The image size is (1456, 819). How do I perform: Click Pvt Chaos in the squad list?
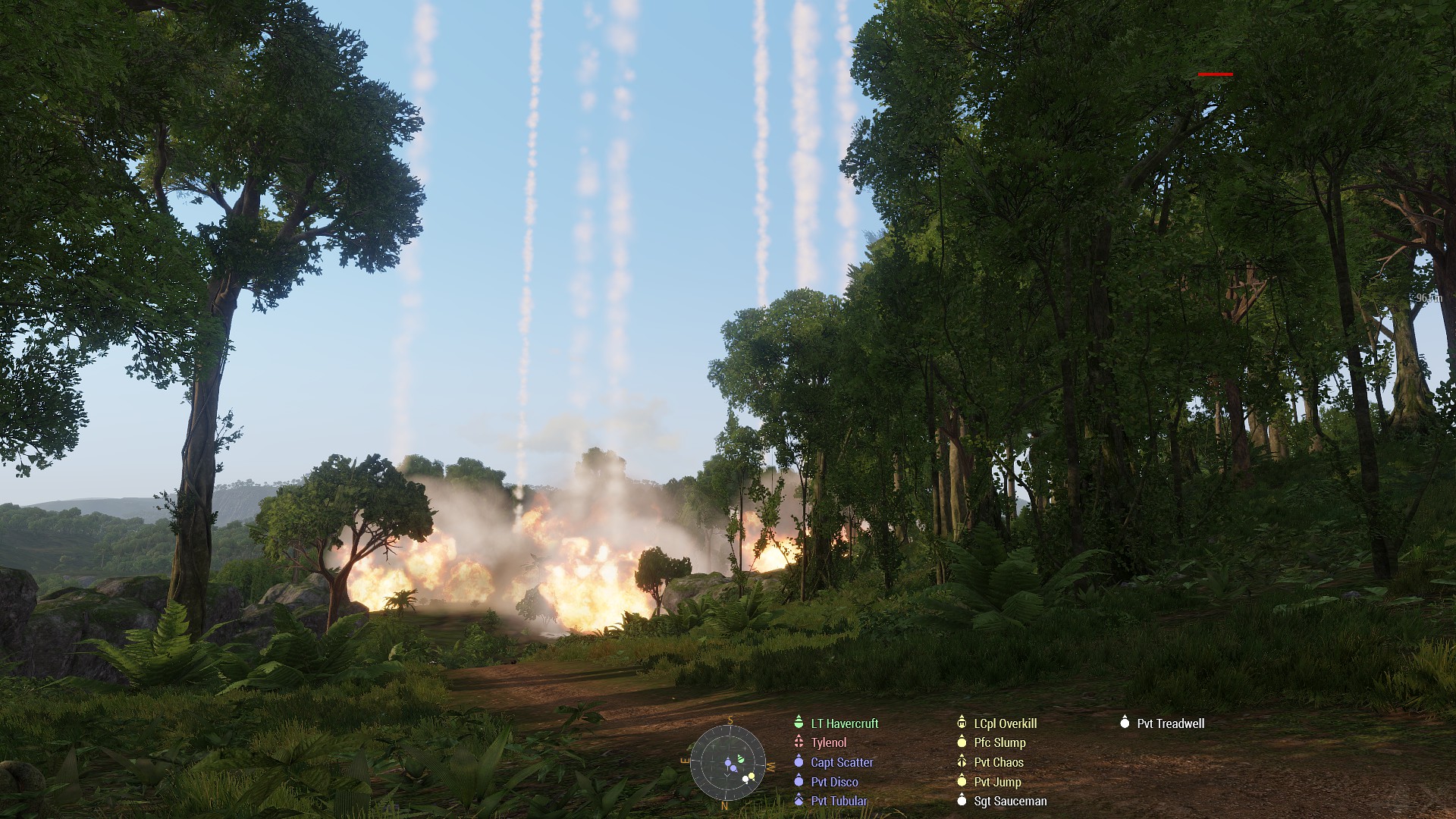(x=998, y=763)
